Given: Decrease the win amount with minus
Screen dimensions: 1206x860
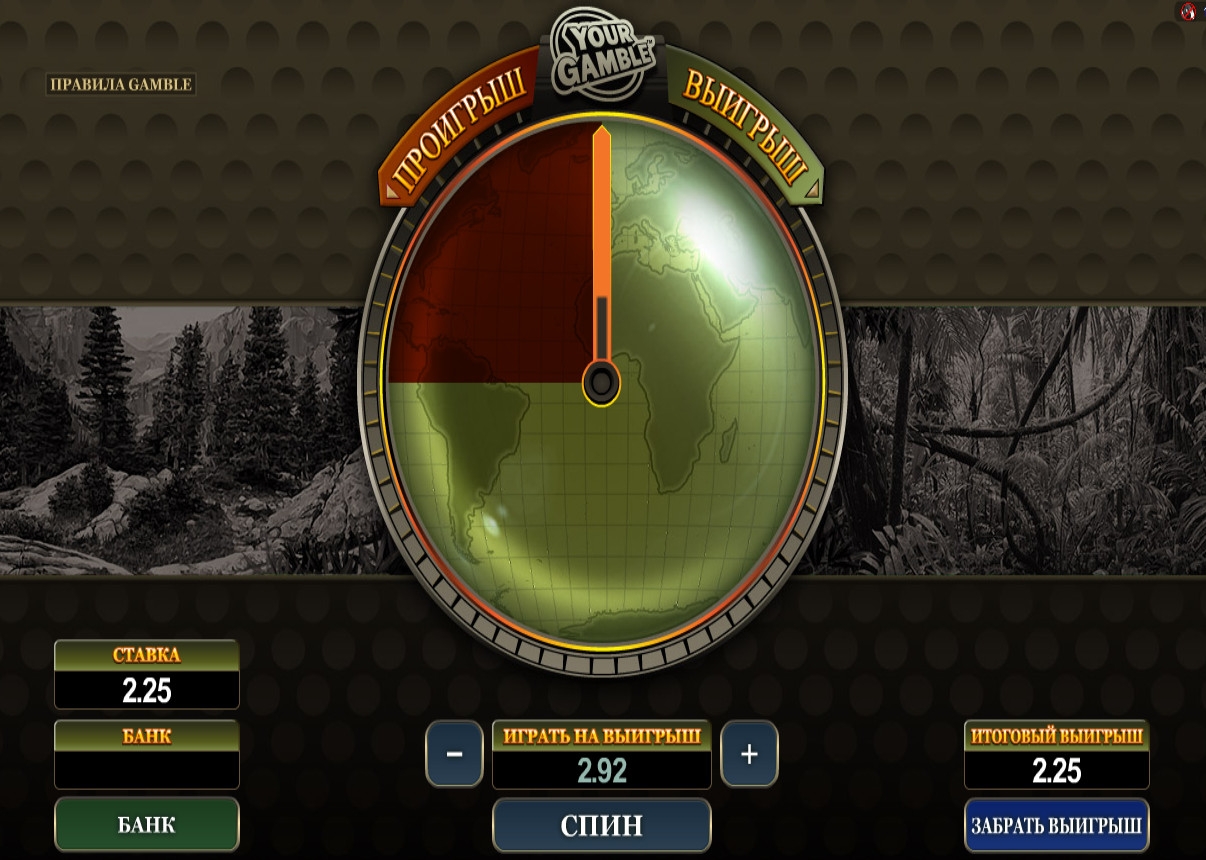Looking at the screenshot, I should 454,753.
